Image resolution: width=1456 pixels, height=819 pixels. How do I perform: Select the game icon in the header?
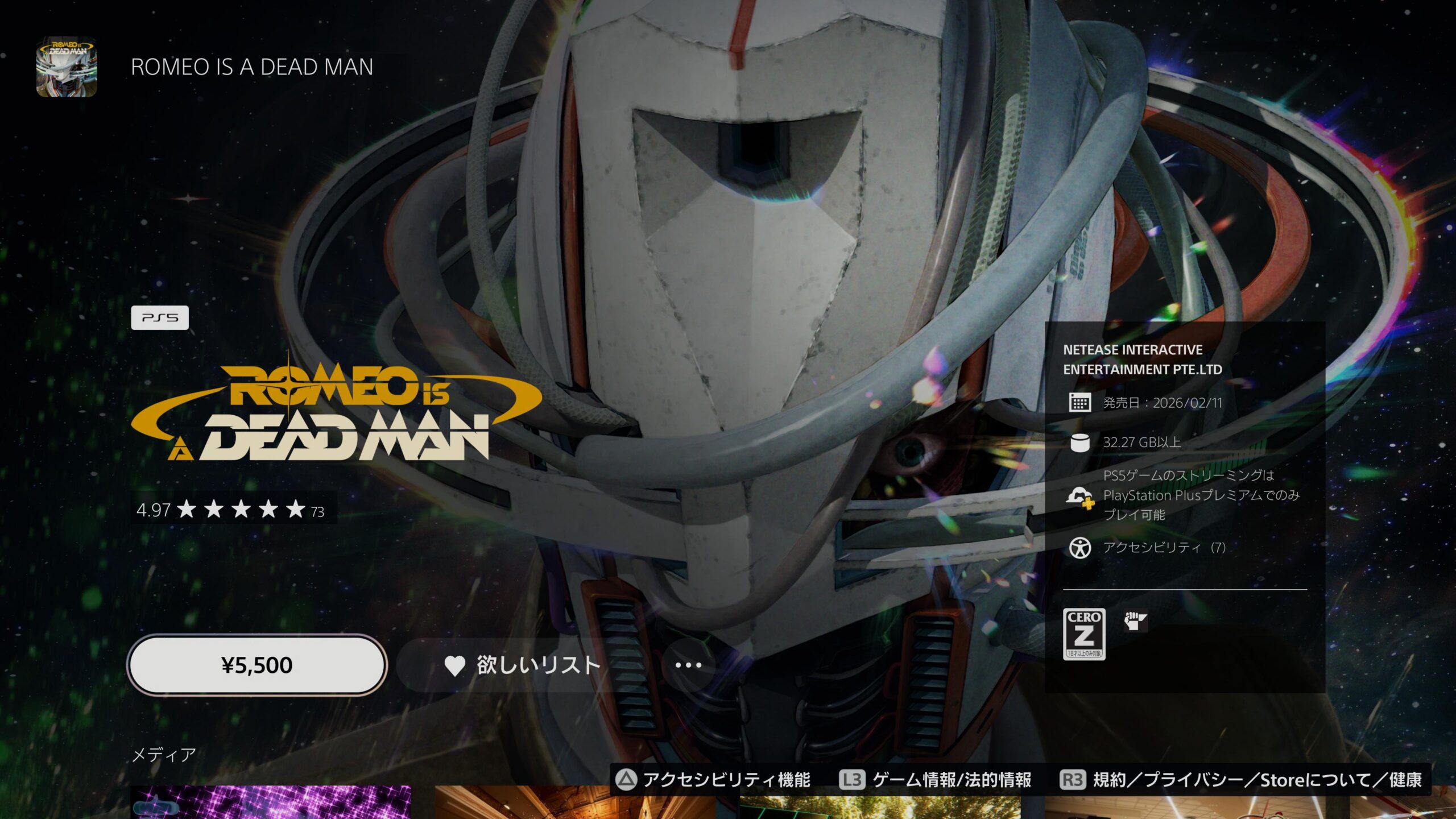tap(67, 67)
